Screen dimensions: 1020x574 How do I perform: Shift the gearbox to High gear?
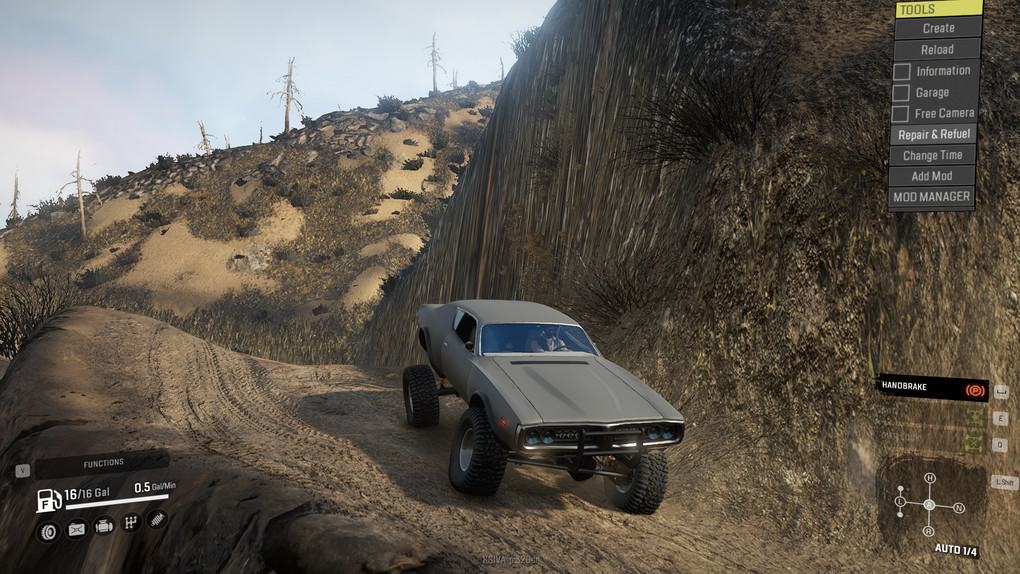point(930,478)
